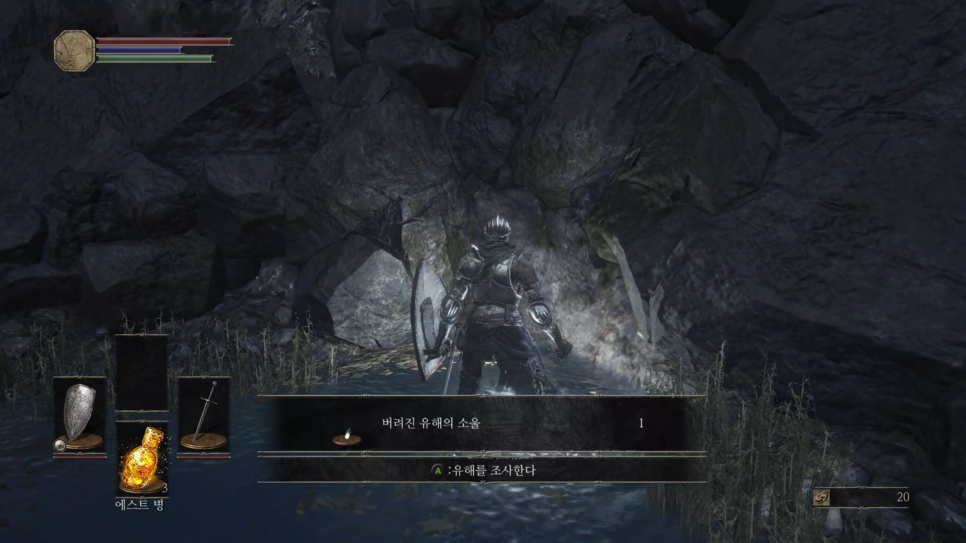Click the octagonal covenant emblem icon

[x=74, y=49]
